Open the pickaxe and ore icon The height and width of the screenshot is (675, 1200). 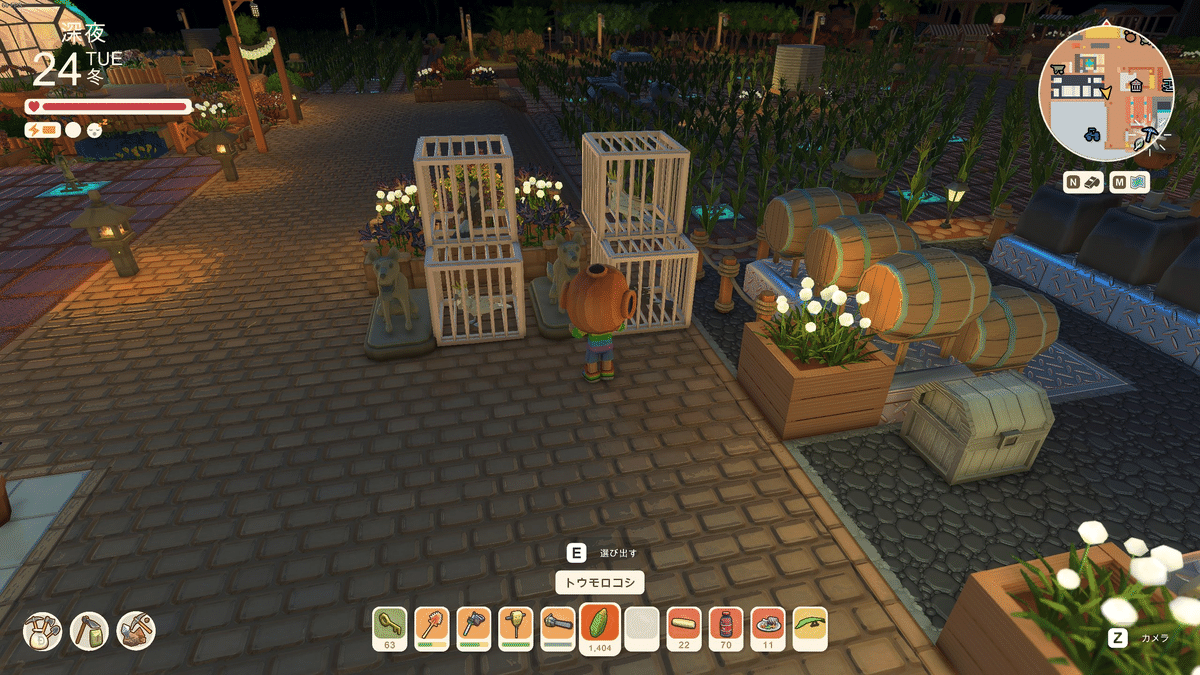click(136, 630)
